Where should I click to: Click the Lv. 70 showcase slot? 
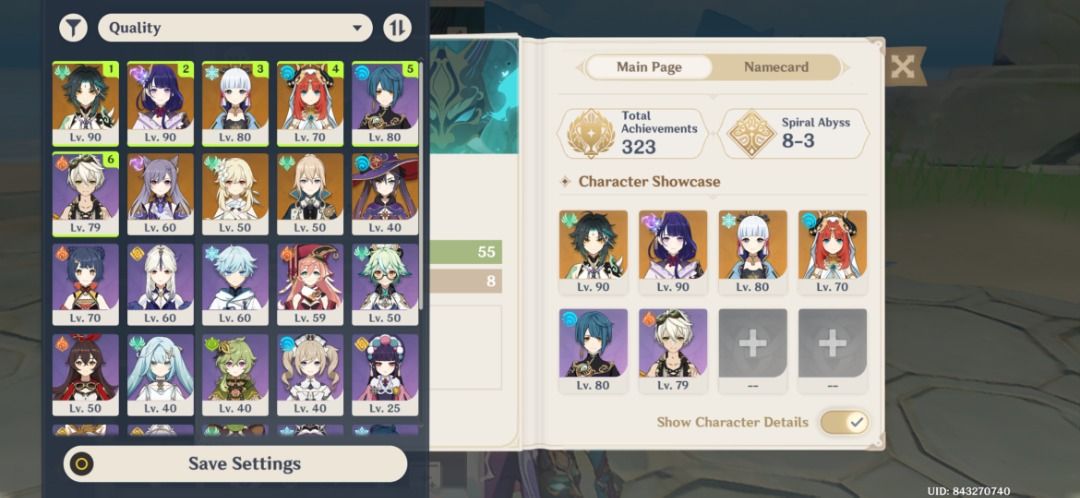click(x=832, y=252)
